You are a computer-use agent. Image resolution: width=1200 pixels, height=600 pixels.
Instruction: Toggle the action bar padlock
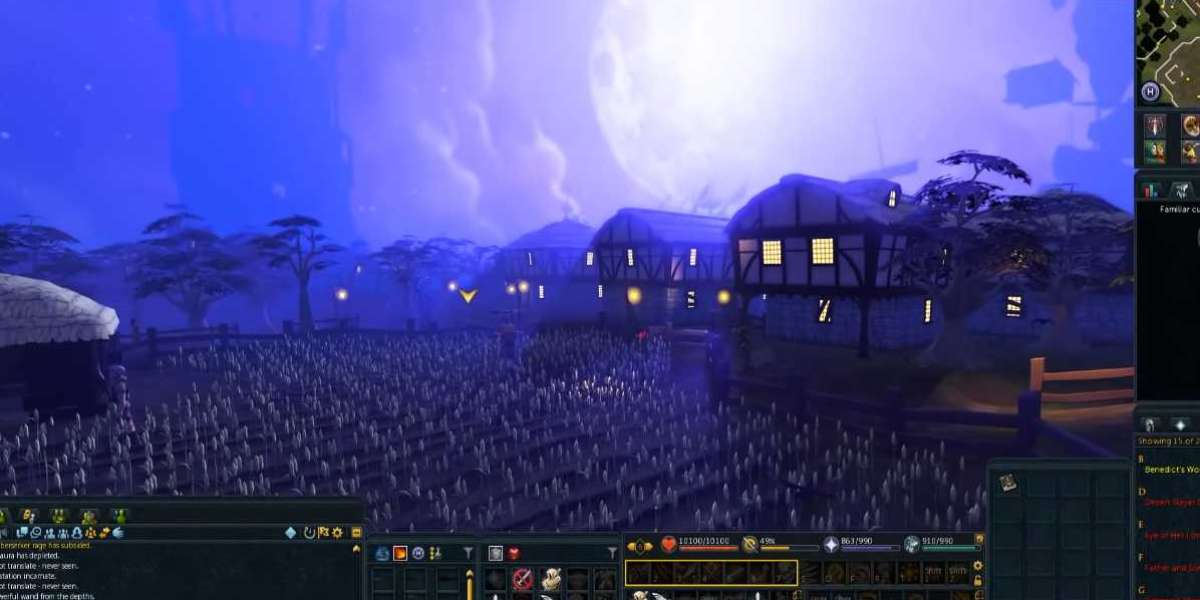pos(977,581)
